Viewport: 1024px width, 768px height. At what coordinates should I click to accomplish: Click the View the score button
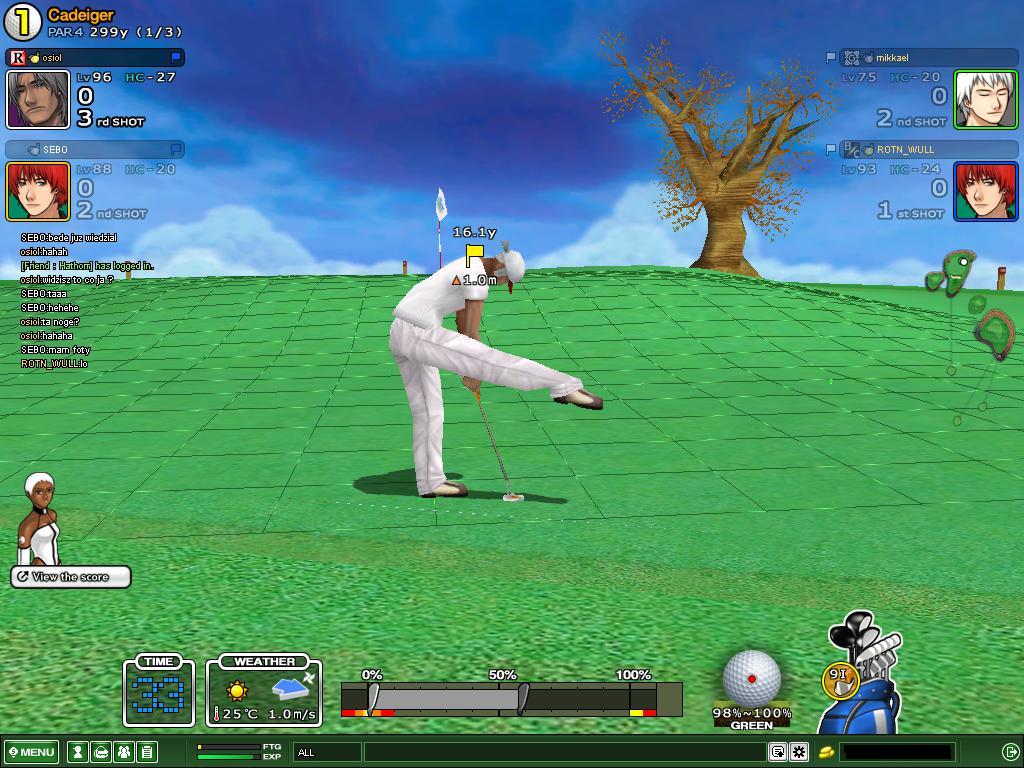[x=71, y=577]
